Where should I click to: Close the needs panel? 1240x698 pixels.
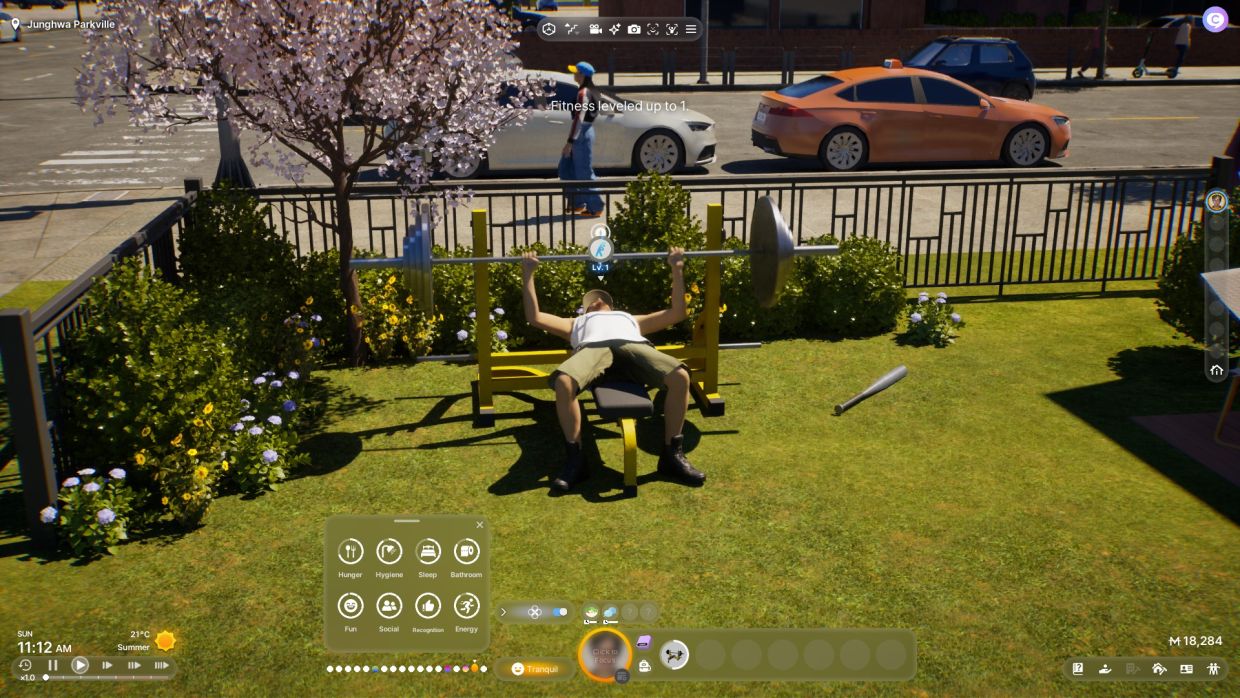(479, 525)
